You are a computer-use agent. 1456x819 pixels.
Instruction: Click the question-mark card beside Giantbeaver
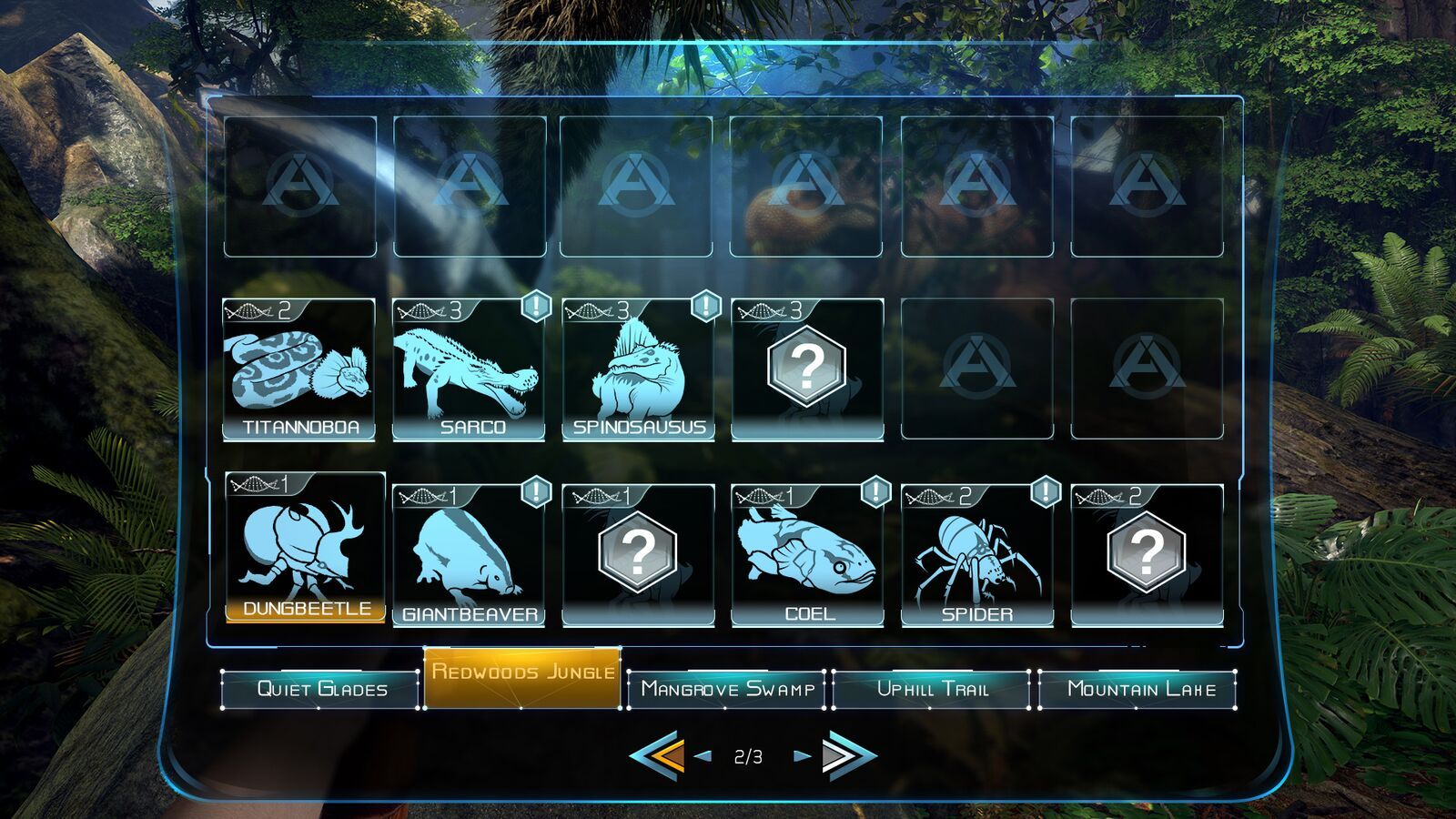(x=639, y=551)
